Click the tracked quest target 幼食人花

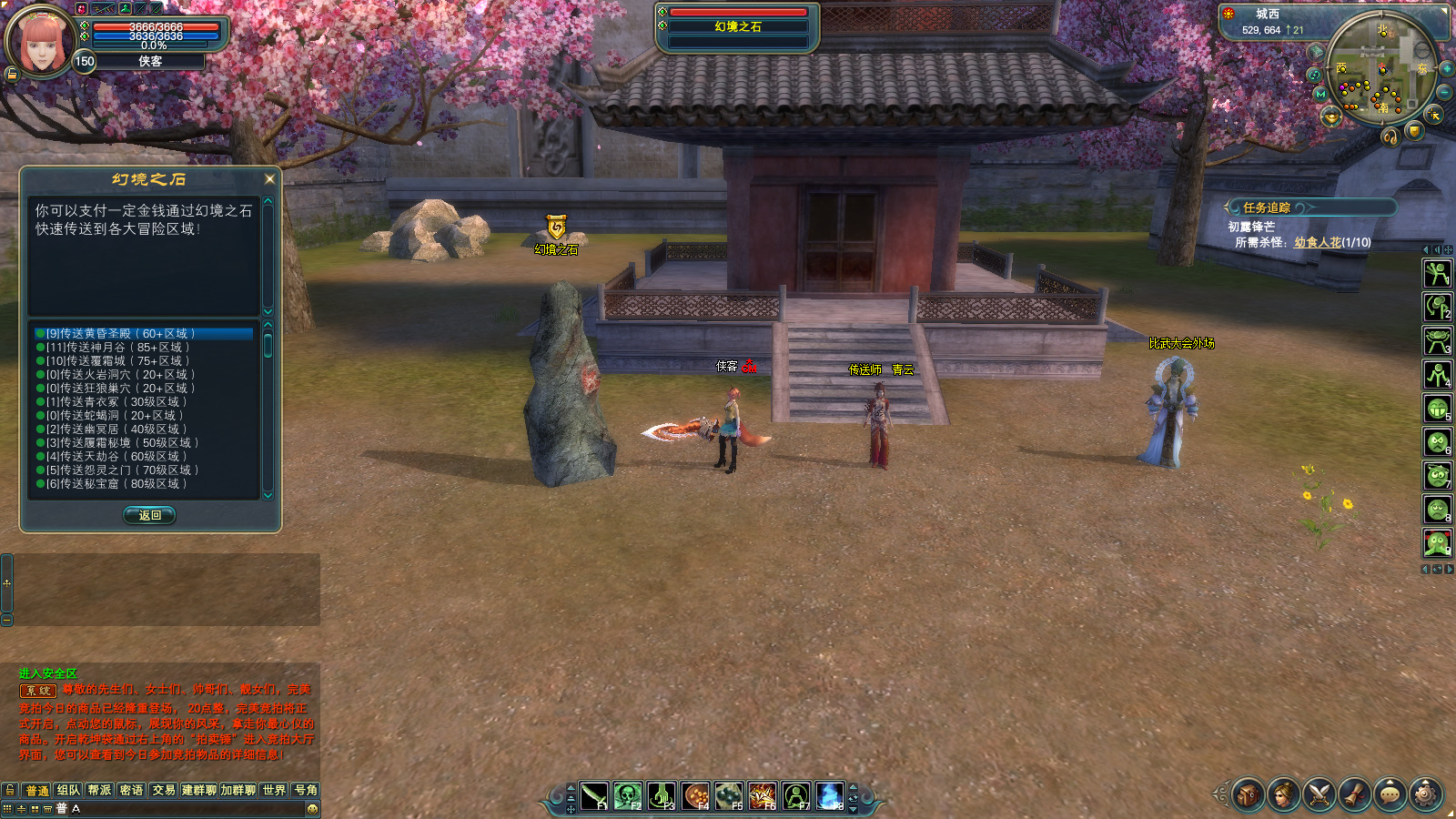[x=1317, y=243]
